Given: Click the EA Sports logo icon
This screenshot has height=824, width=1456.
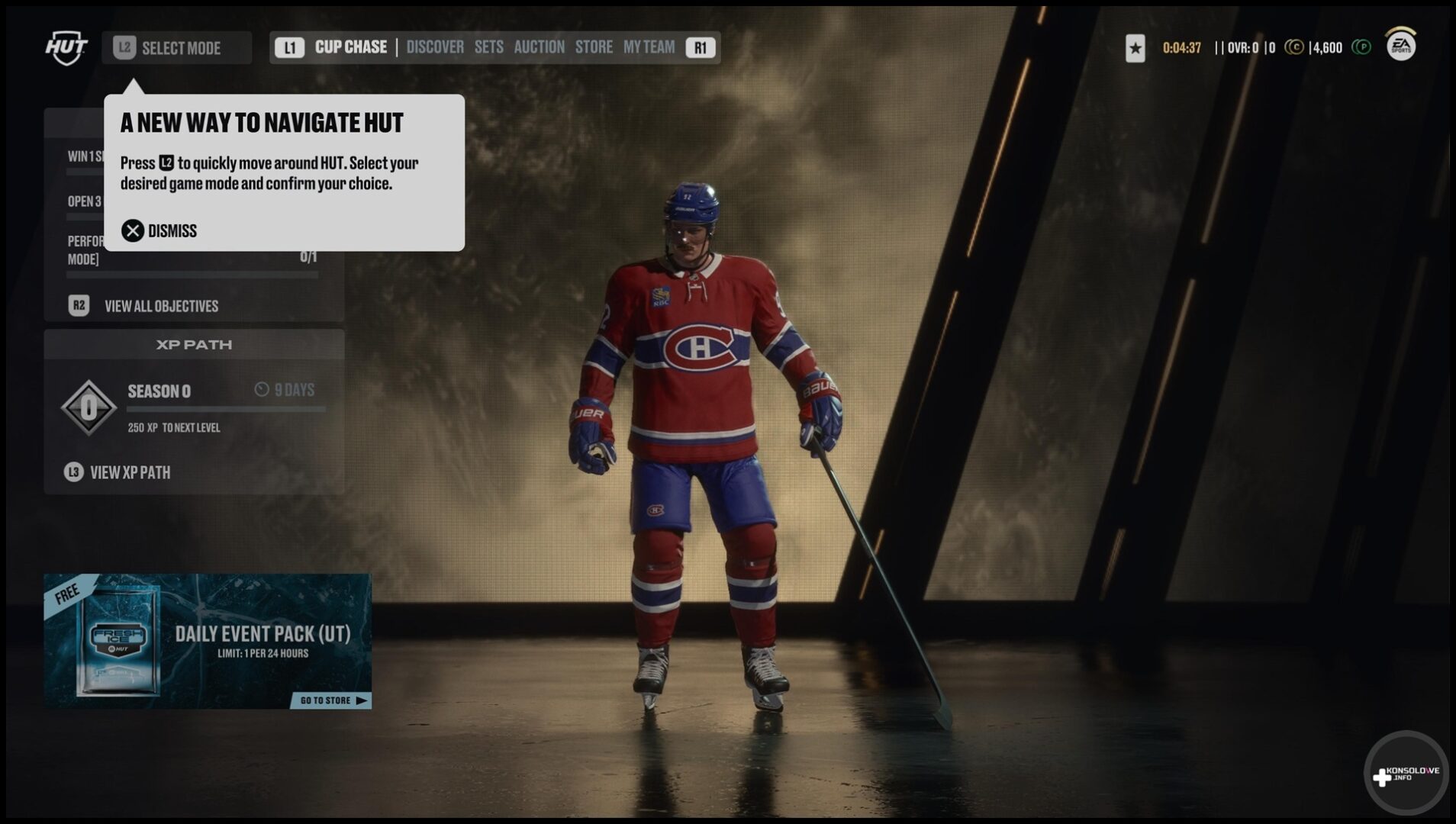Looking at the screenshot, I should pos(1401,46).
